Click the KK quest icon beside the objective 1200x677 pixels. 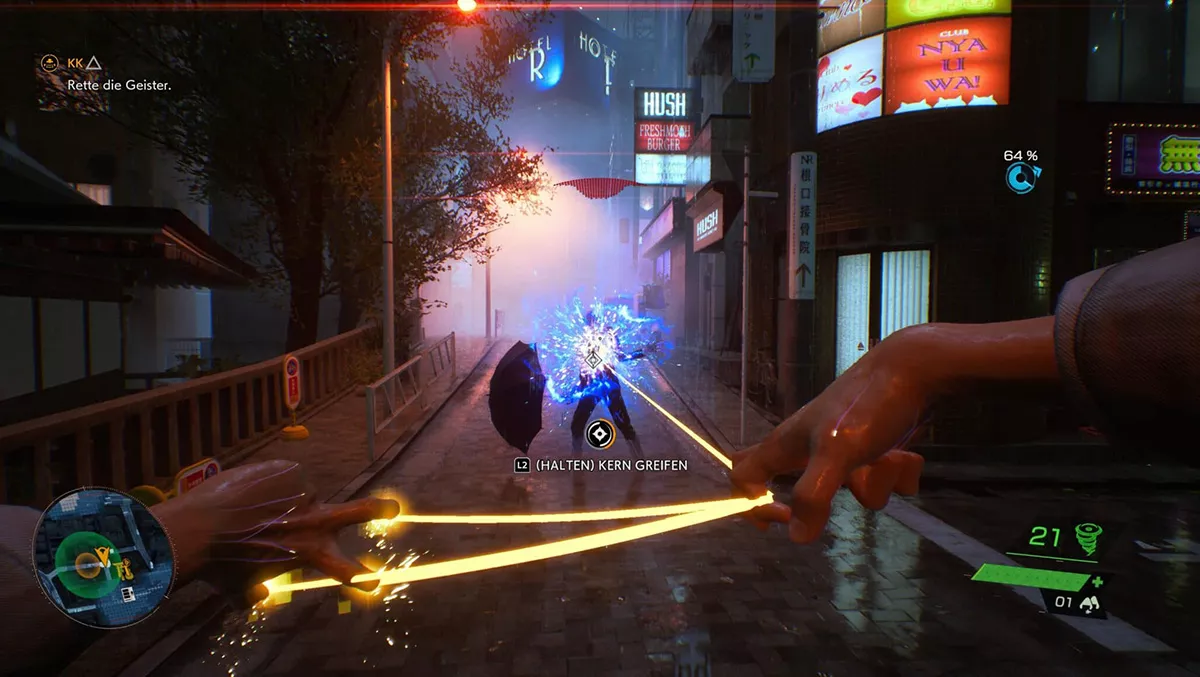[x=48, y=63]
